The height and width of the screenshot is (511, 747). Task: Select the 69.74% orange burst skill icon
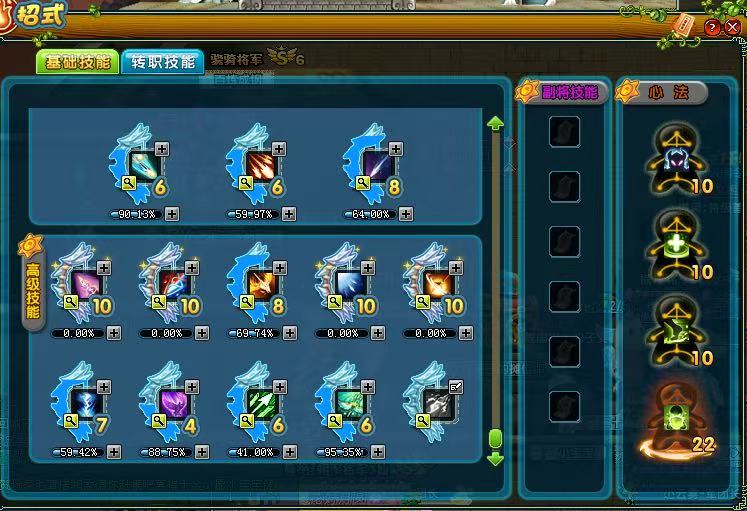click(259, 285)
